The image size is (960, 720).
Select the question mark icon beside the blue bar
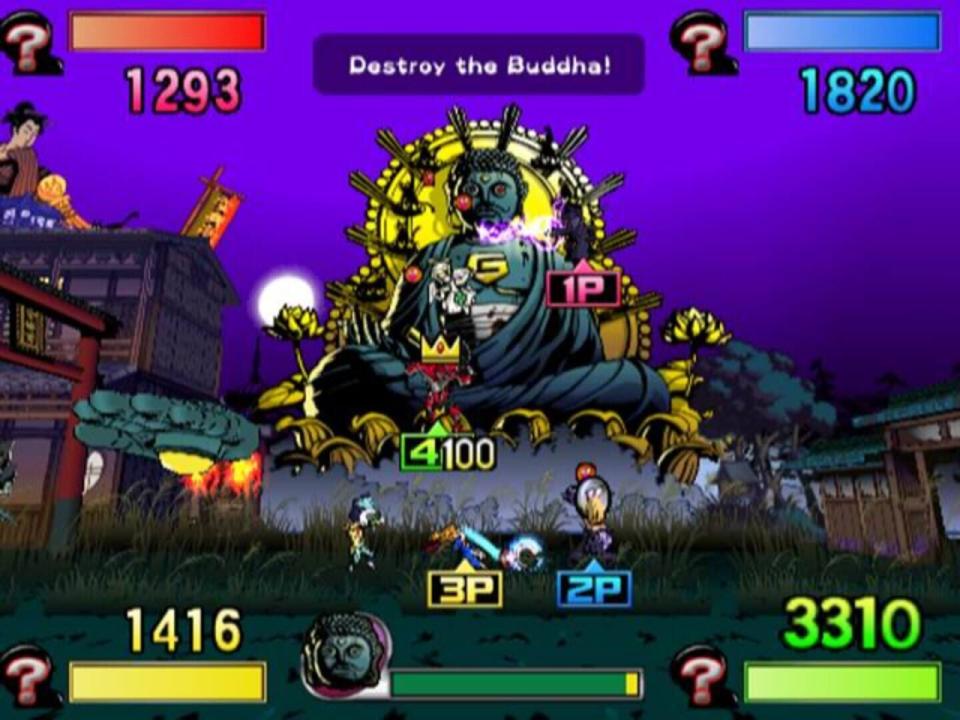coord(705,42)
